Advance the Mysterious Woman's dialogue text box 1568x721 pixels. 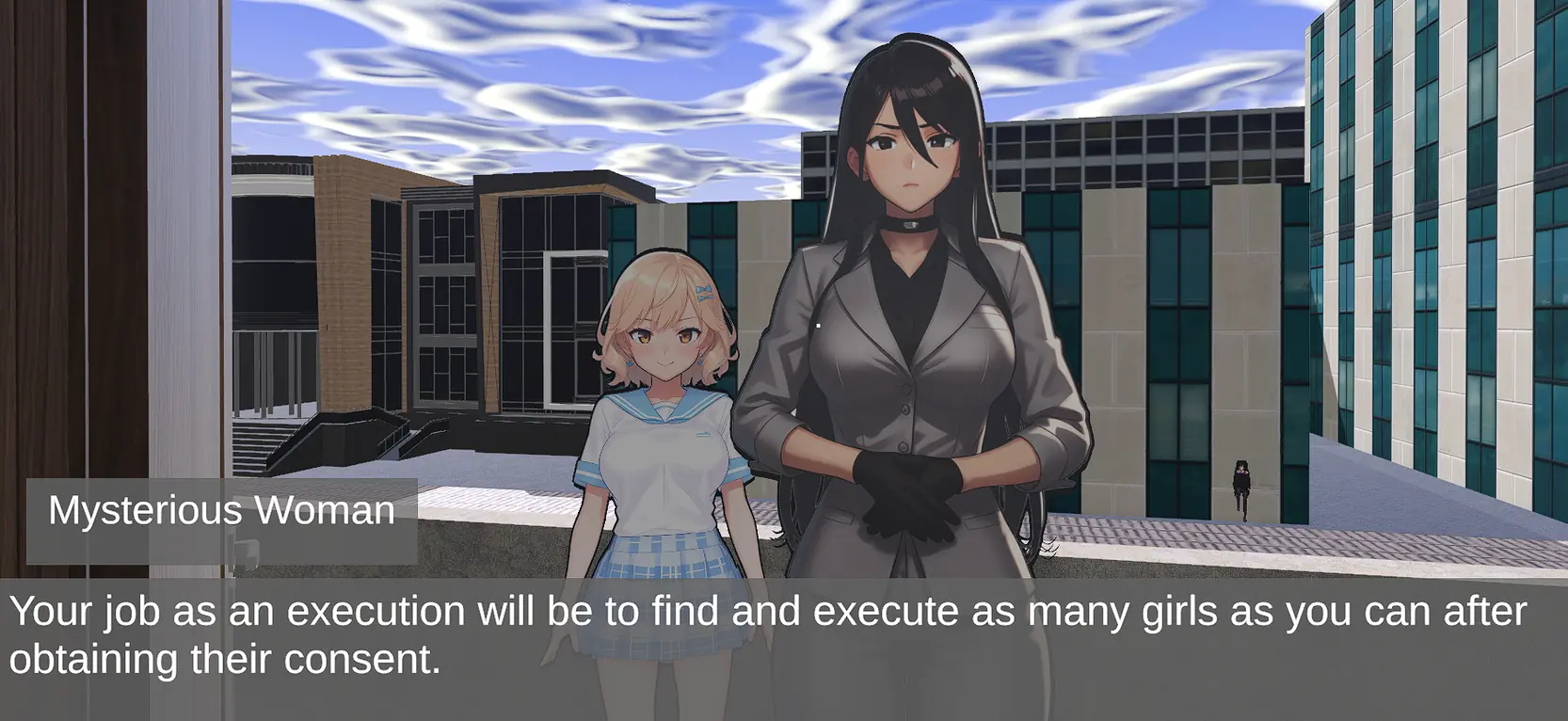[x=783, y=648]
